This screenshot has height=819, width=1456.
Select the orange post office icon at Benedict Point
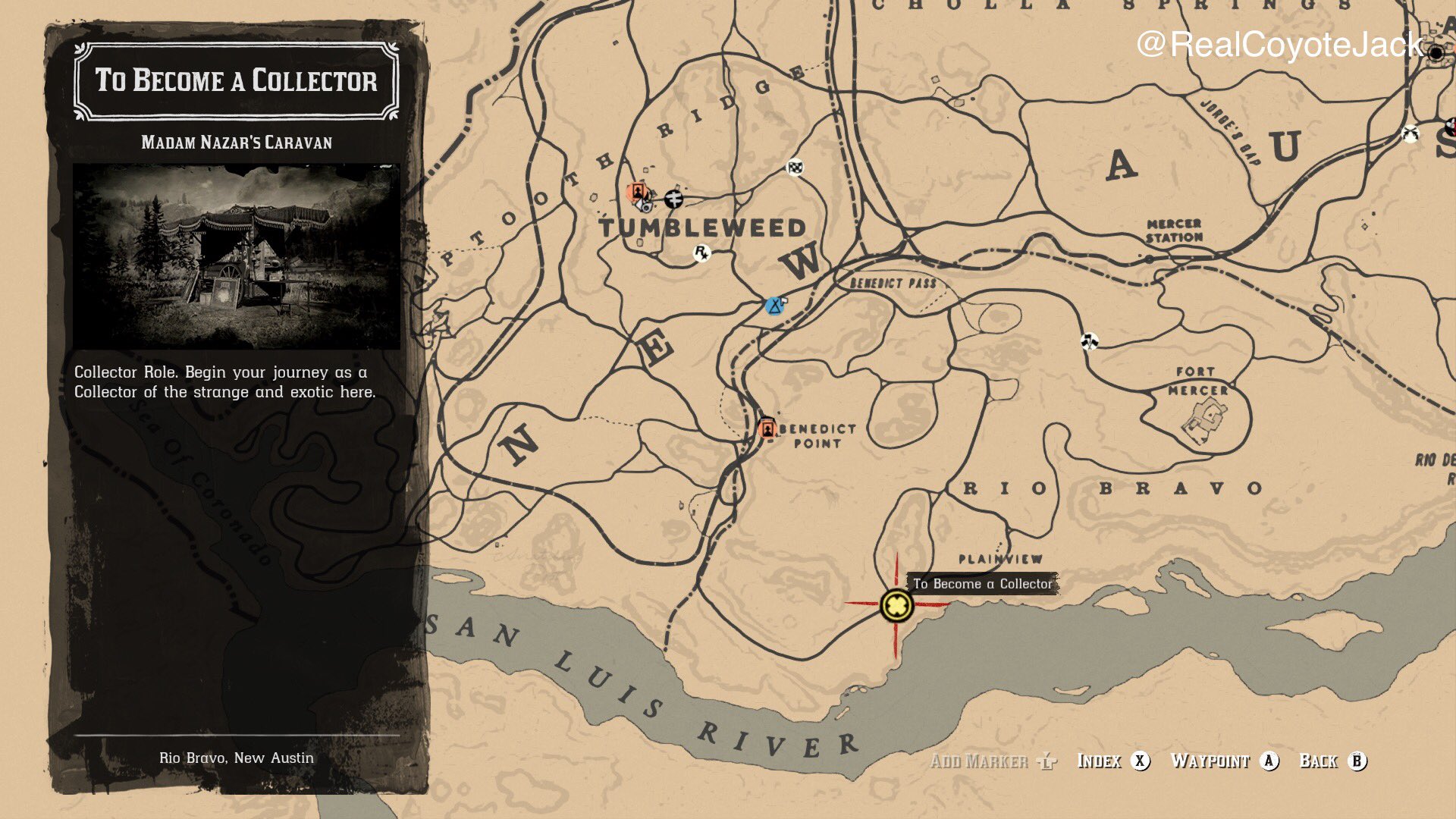(x=767, y=428)
